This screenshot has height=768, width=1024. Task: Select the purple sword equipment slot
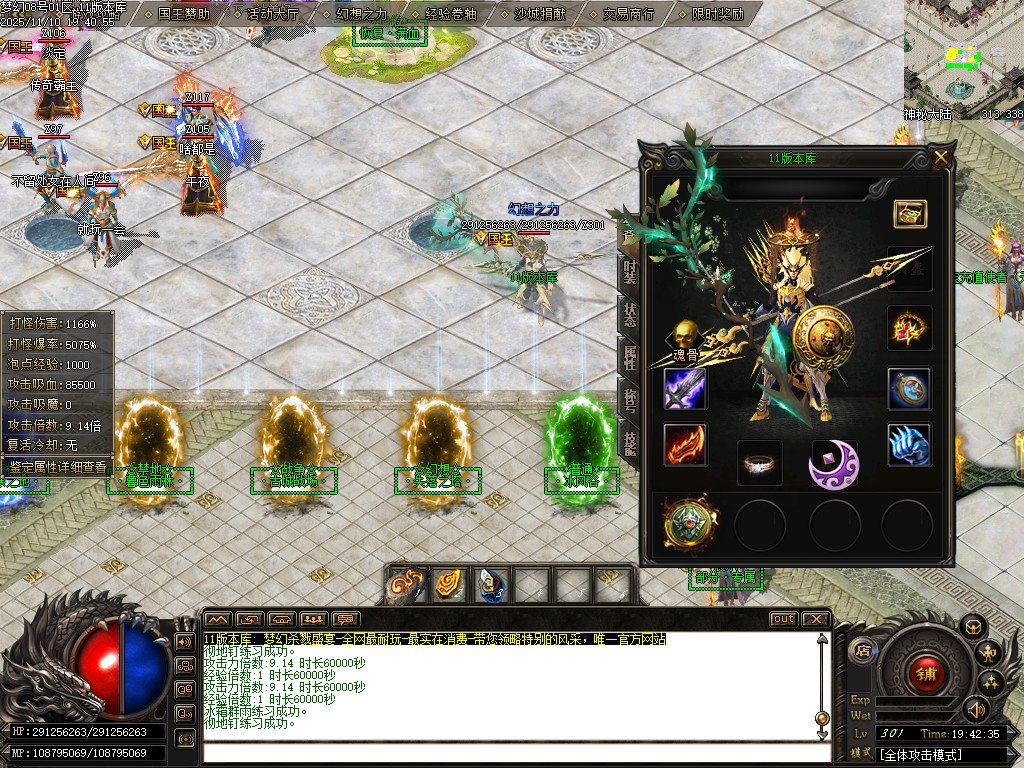[x=685, y=389]
